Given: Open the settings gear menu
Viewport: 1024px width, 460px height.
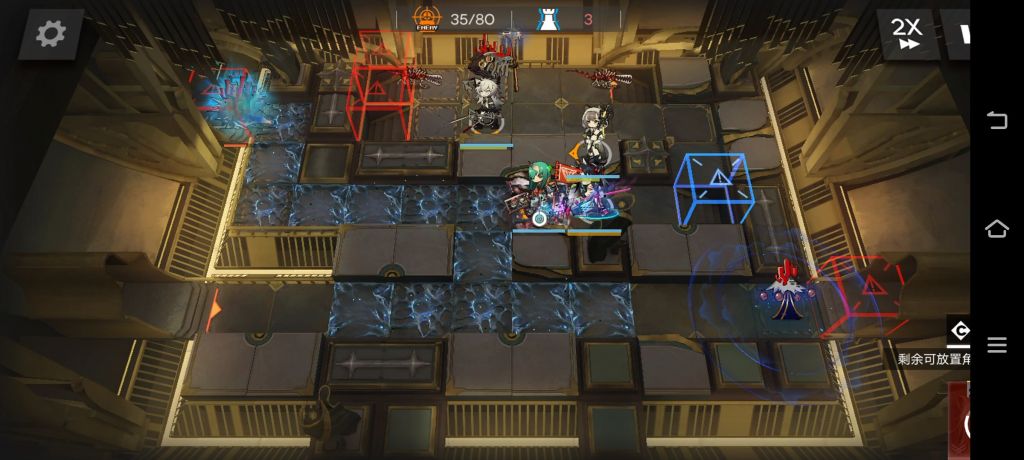Looking at the screenshot, I should pyautogui.click(x=50, y=34).
